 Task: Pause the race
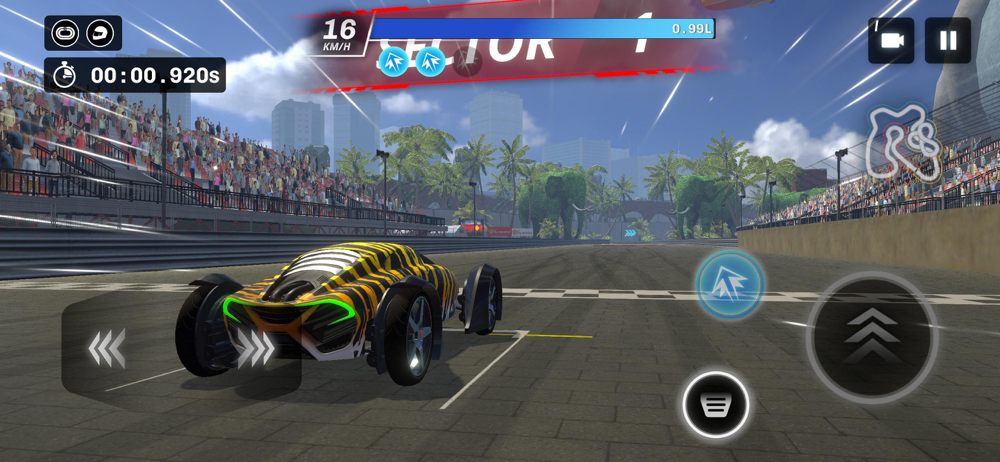(947, 40)
